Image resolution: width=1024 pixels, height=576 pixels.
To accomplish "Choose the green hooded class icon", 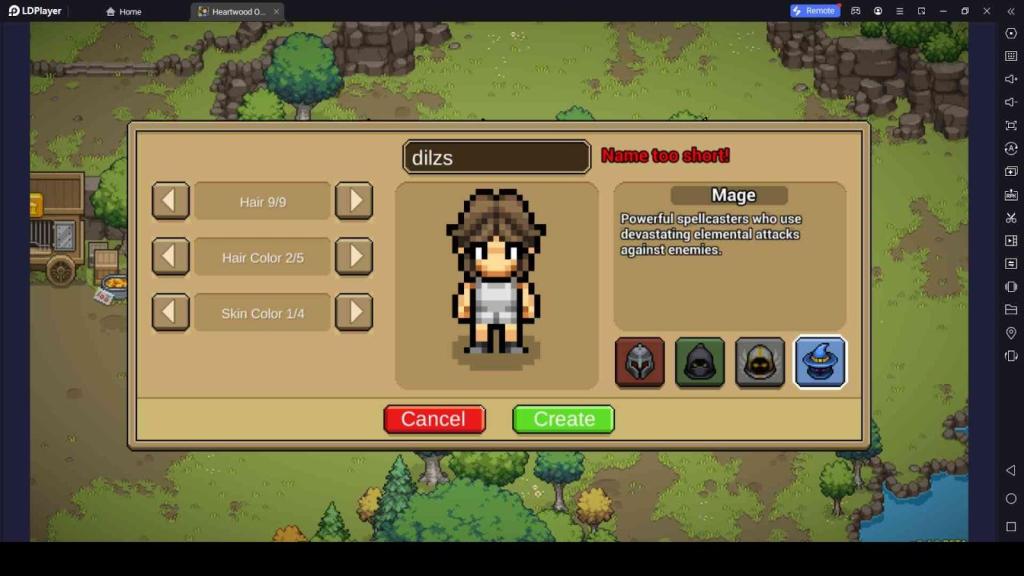I will click(700, 362).
